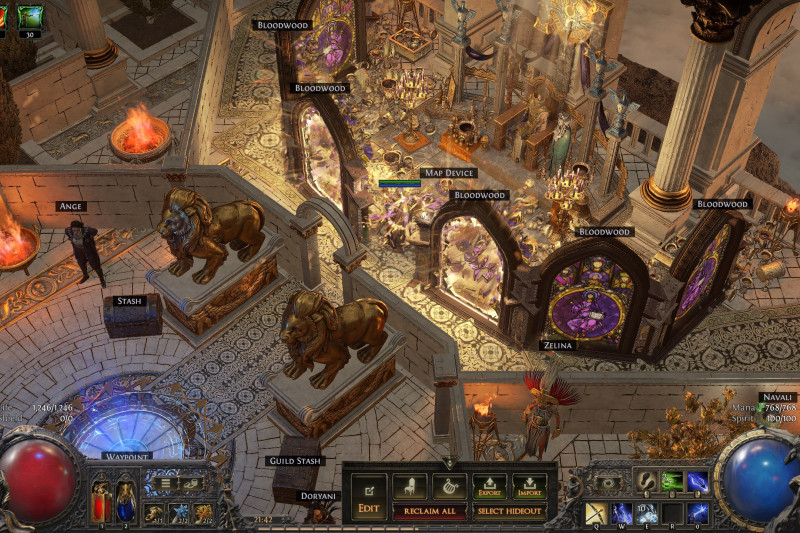The image size is (800, 533).
Task: Activate the green skill icon above the skill bar
Action: tap(672, 481)
